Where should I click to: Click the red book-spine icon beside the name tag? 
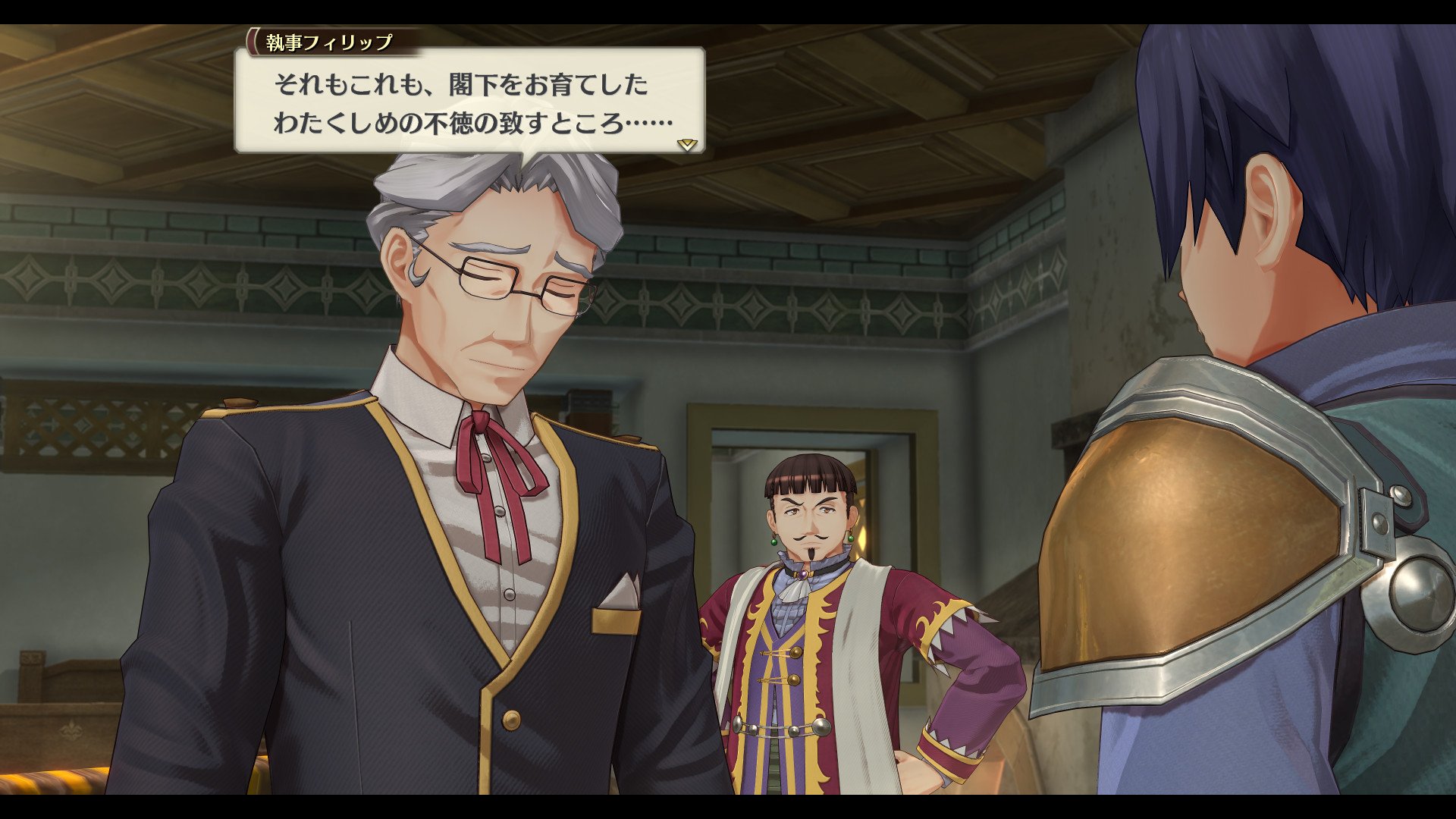250,43
